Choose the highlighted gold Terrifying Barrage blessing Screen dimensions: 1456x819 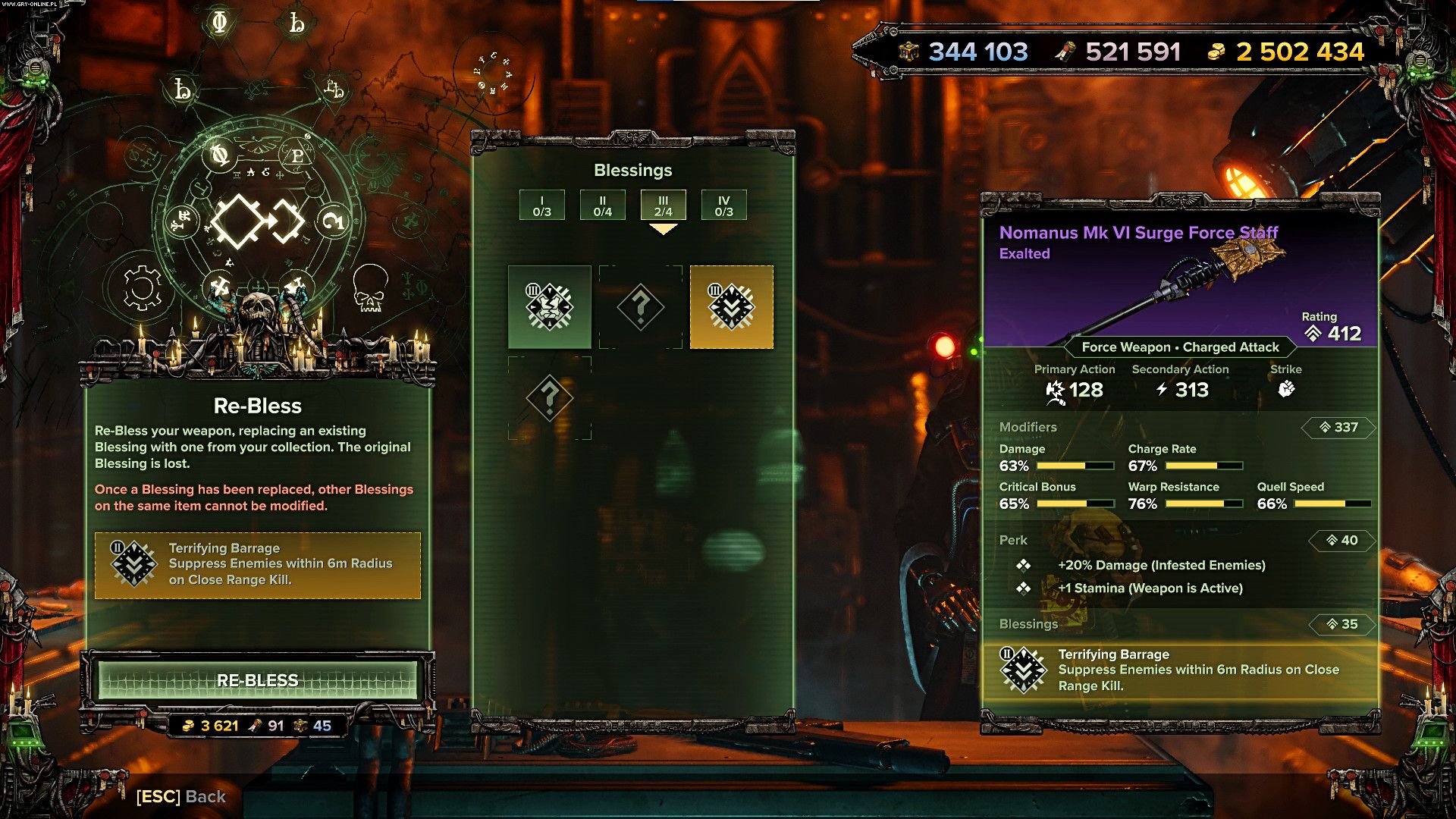point(731,307)
